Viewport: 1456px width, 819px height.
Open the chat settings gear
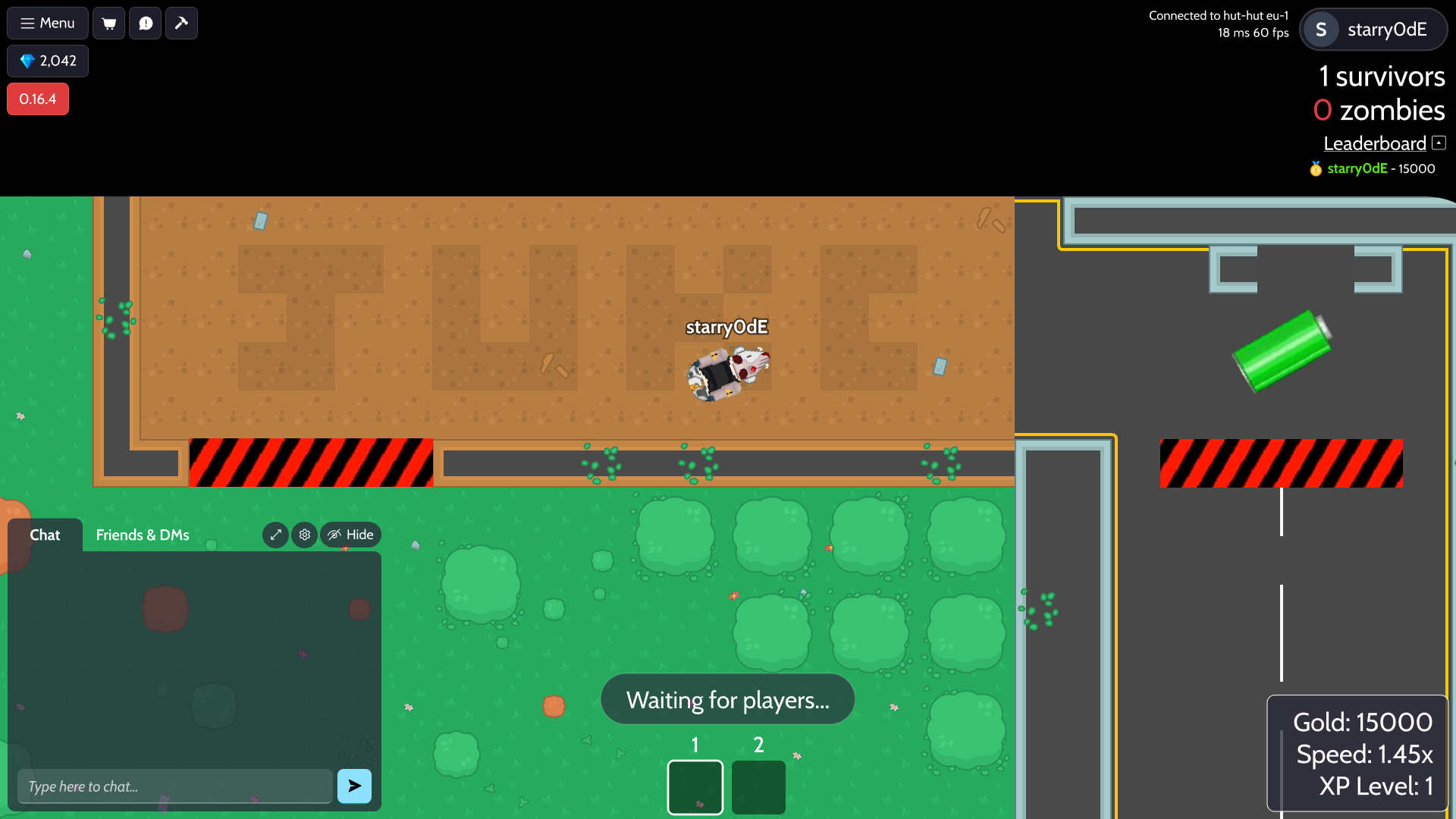pyautogui.click(x=304, y=535)
